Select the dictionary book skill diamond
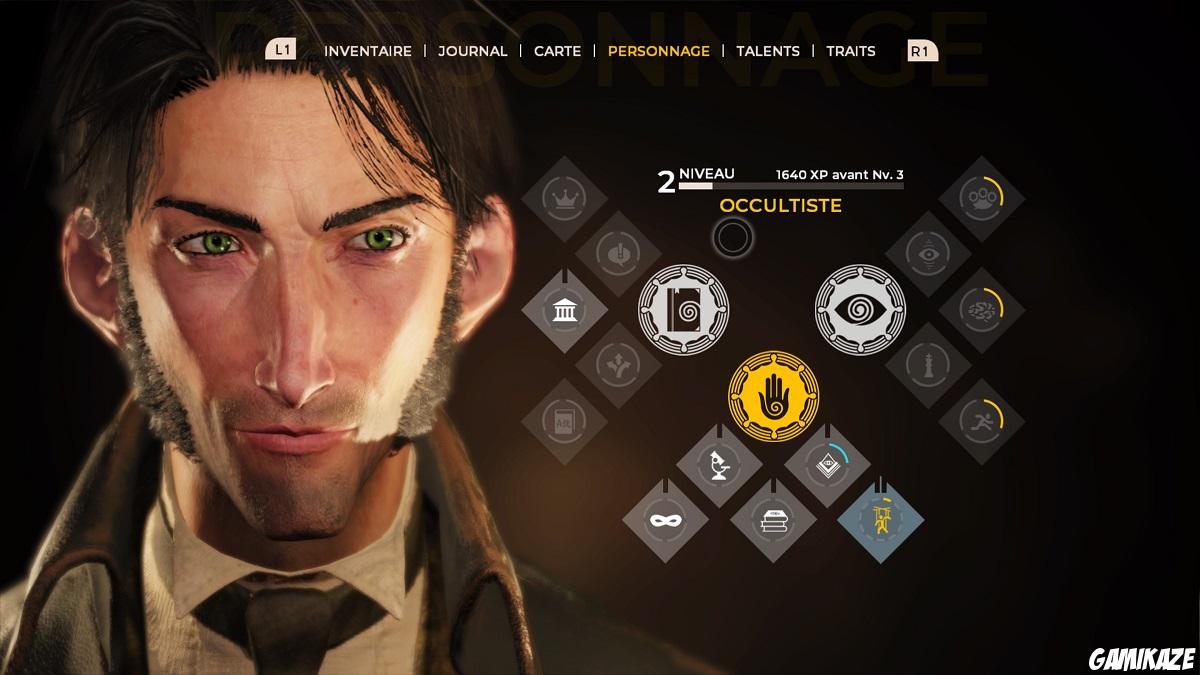This screenshot has width=1200, height=675. point(564,421)
